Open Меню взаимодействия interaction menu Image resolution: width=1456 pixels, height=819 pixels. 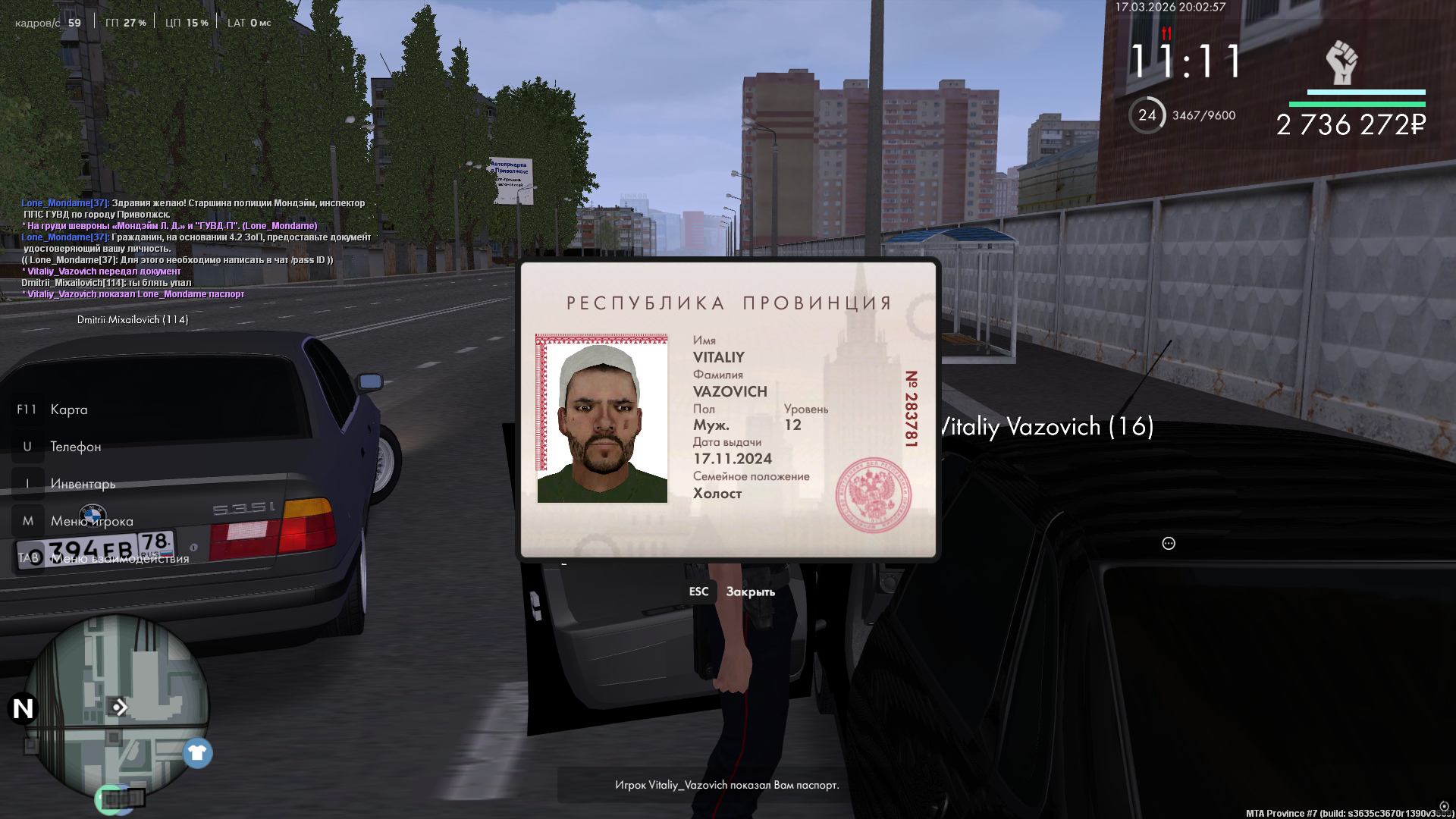click(120, 559)
